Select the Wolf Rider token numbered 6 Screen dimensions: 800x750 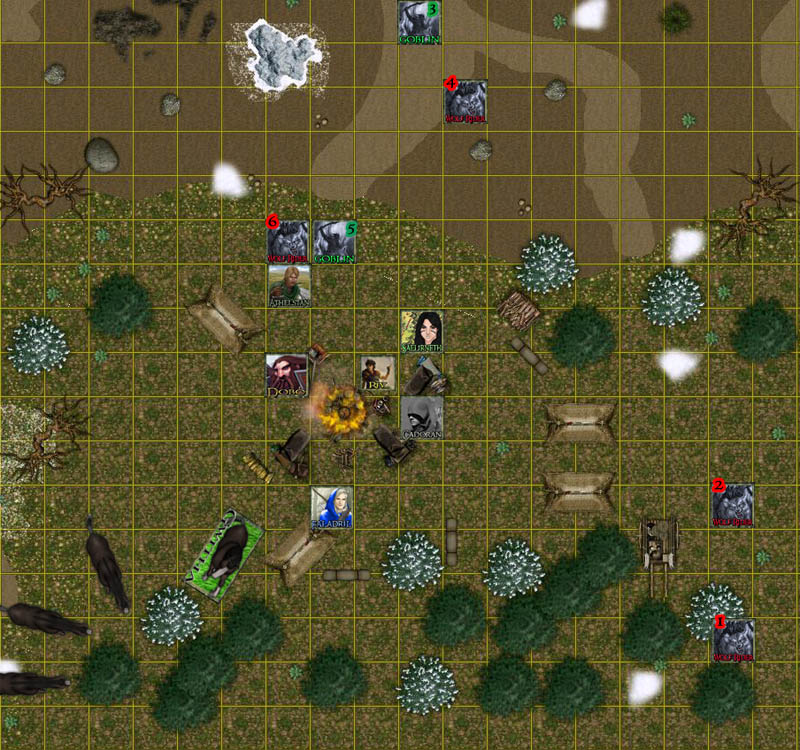click(x=288, y=241)
